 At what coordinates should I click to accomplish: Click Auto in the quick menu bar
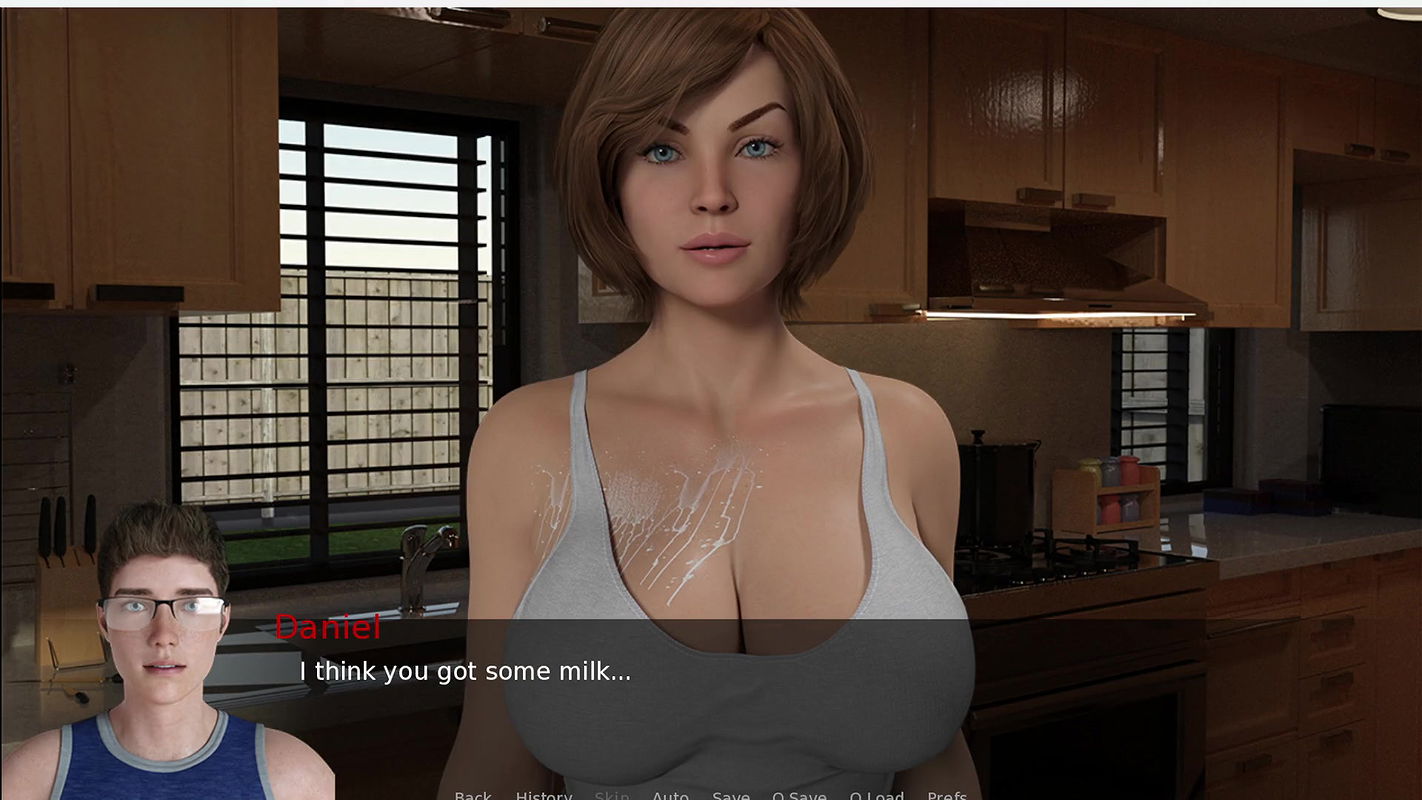[671, 795]
